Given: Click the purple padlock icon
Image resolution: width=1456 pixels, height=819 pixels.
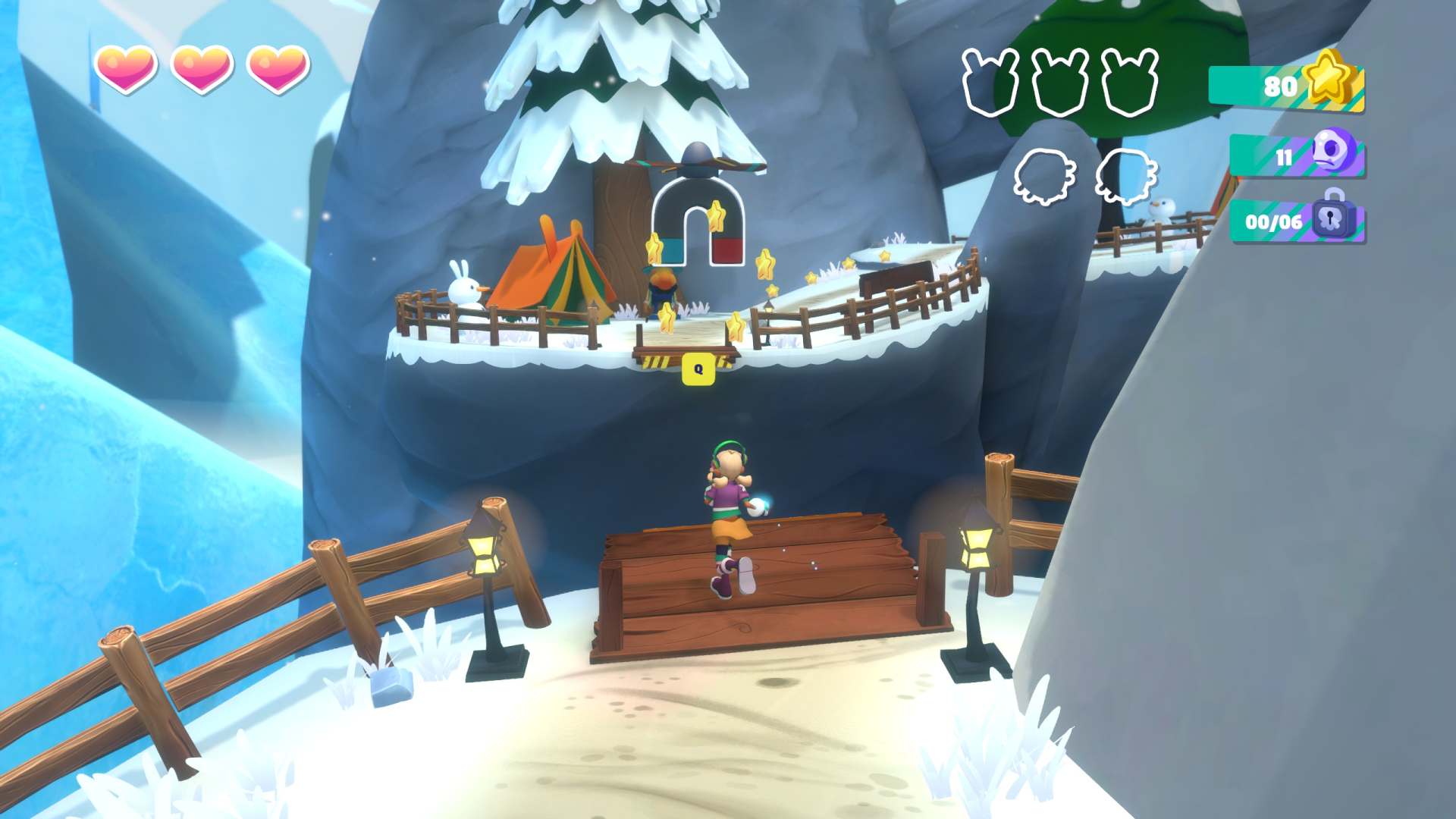Looking at the screenshot, I should coord(1332,218).
